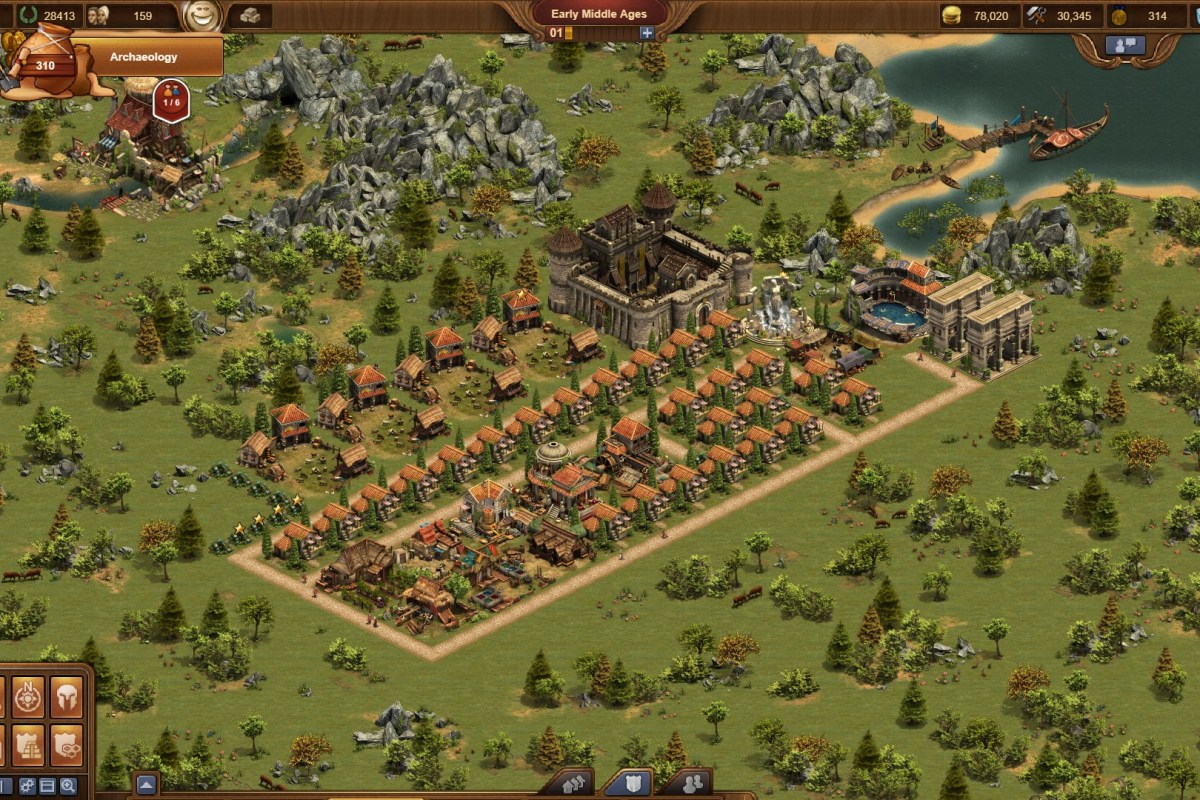Toggle fullscreen with the rectangle icon

click(x=48, y=786)
